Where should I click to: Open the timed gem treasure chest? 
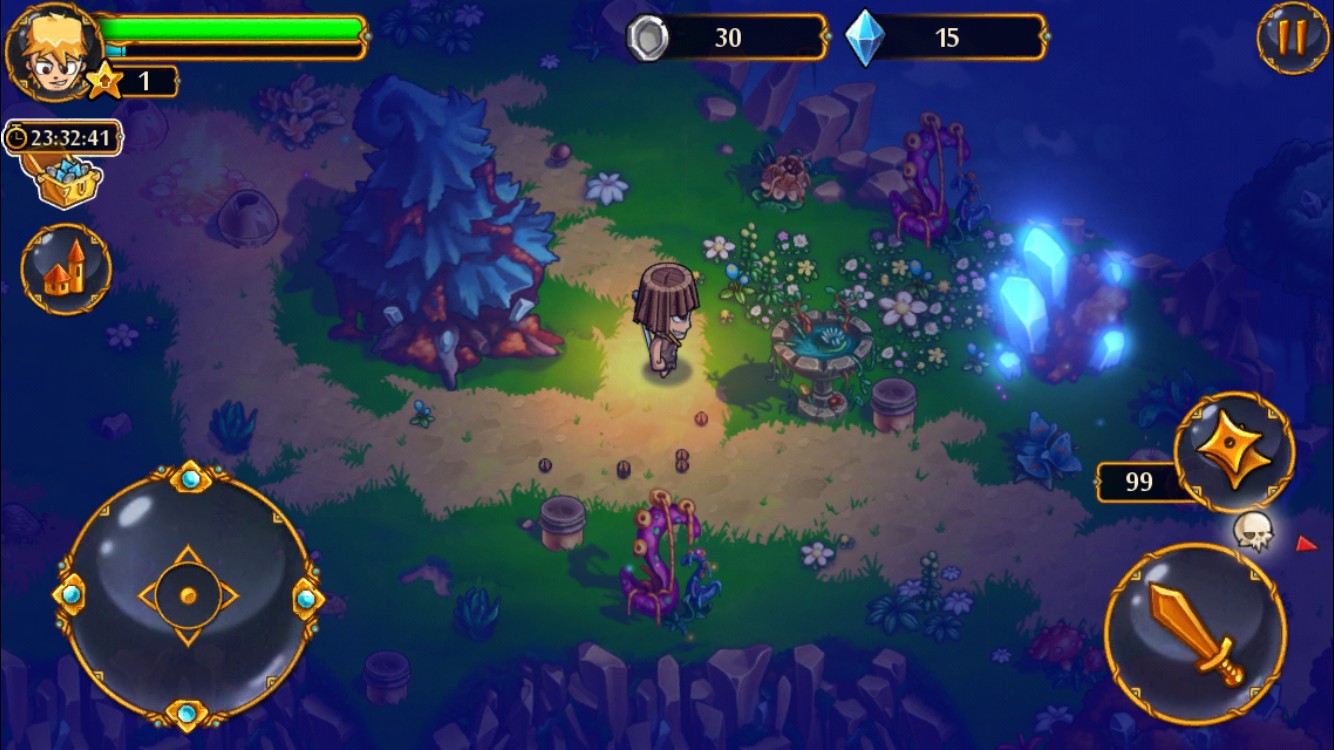point(68,178)
